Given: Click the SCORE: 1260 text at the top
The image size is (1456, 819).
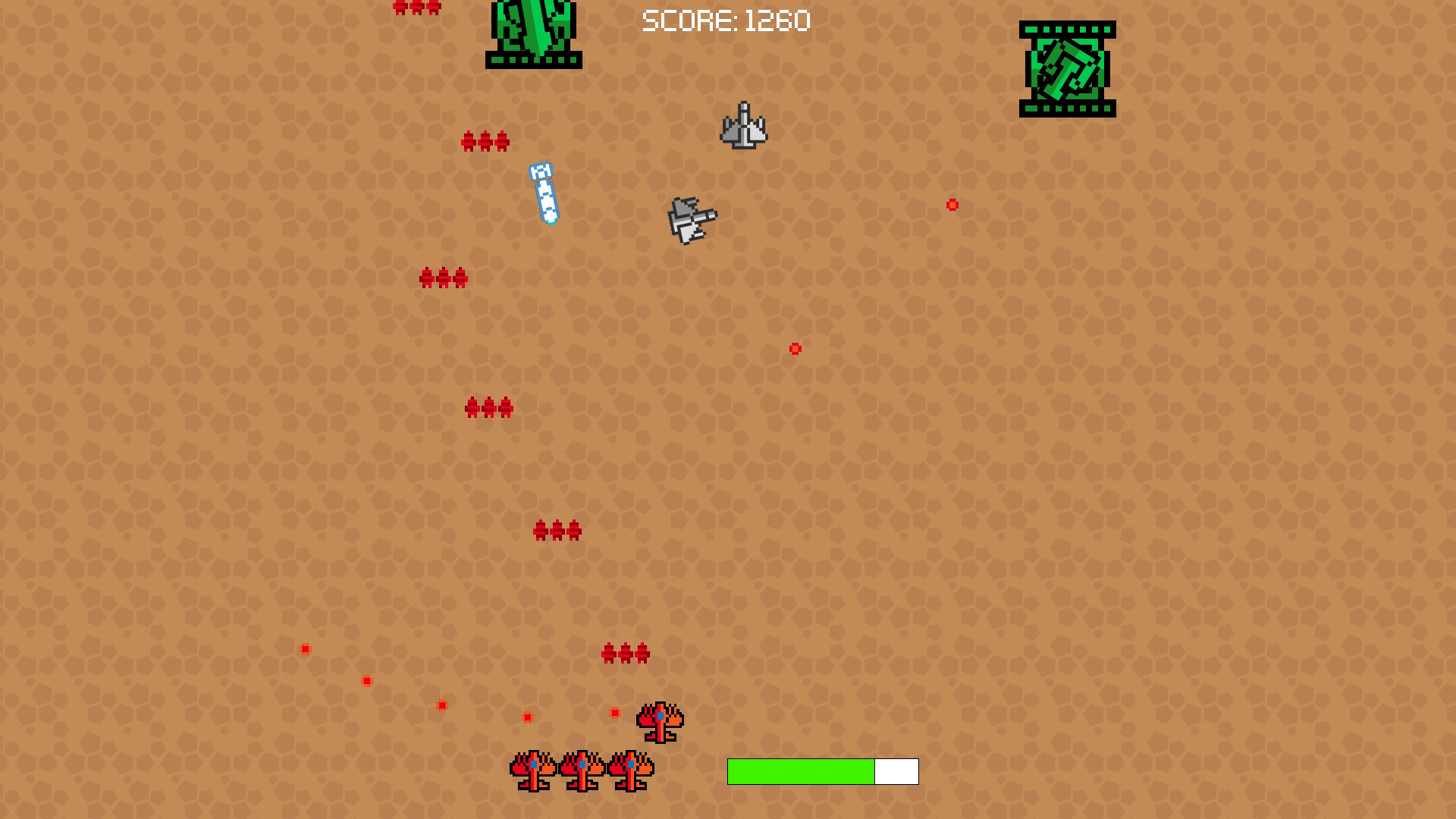Looking at the screenshot, I should [726, 21].
